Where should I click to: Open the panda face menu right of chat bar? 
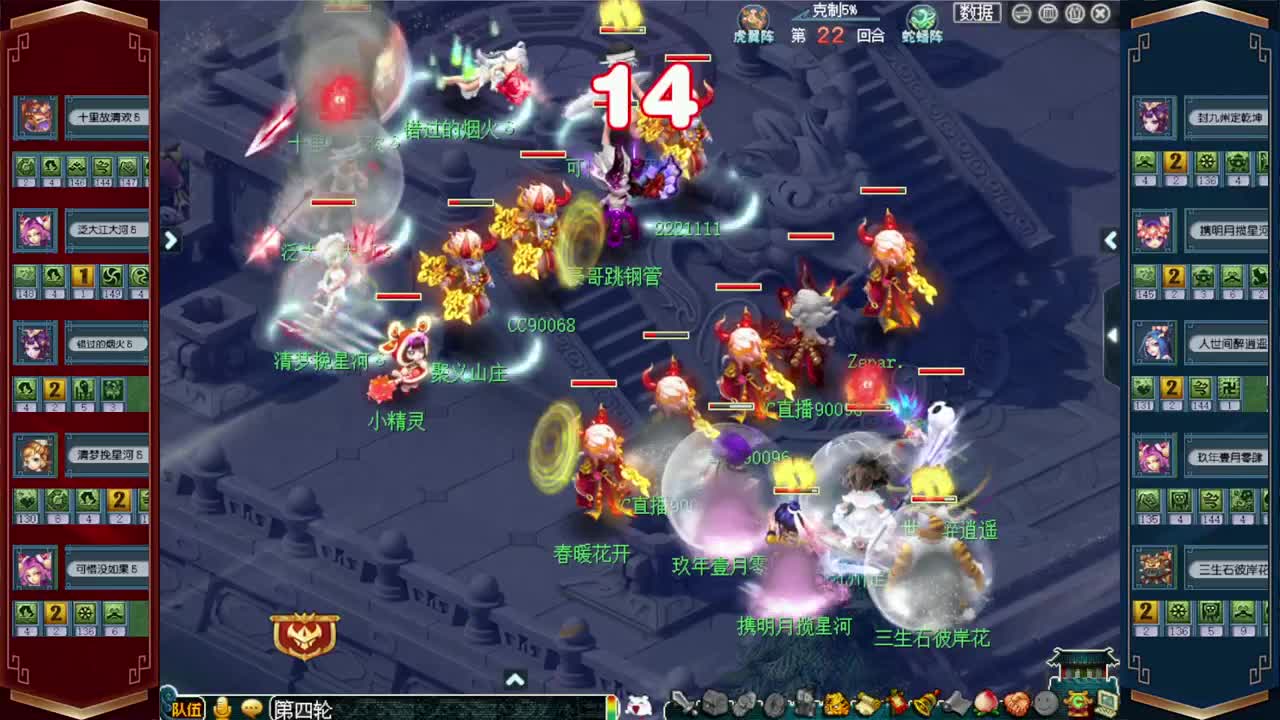coord(636,705)
